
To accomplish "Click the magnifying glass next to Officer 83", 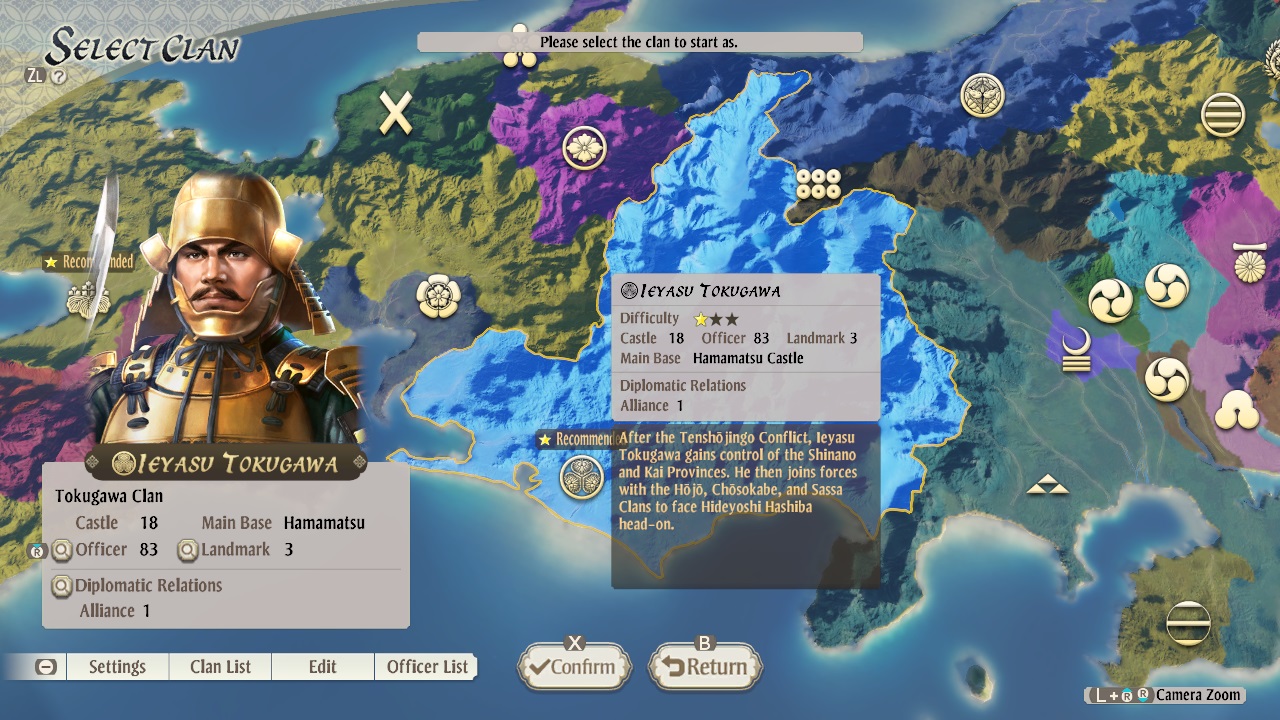I will [x=62, y=549].
